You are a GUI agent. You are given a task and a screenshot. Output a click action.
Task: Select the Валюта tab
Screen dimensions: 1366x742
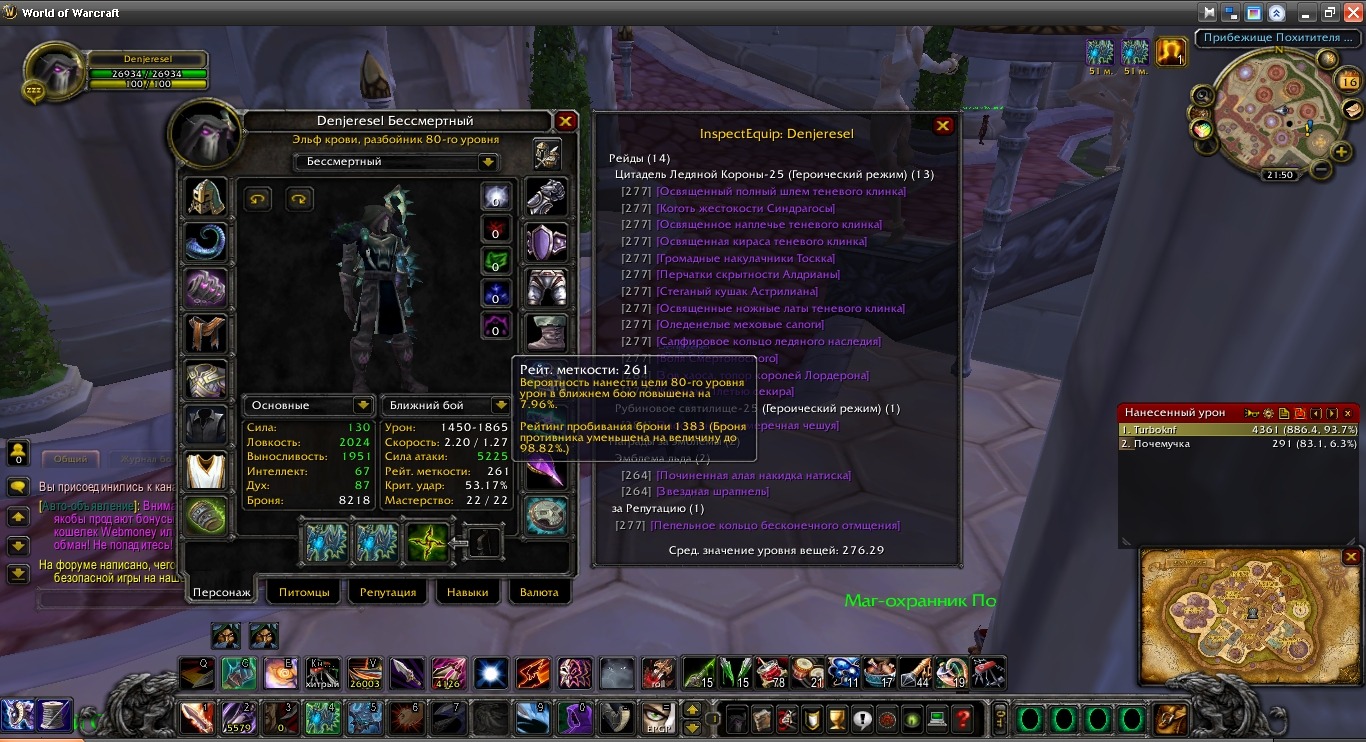click(x=540, y=592)
